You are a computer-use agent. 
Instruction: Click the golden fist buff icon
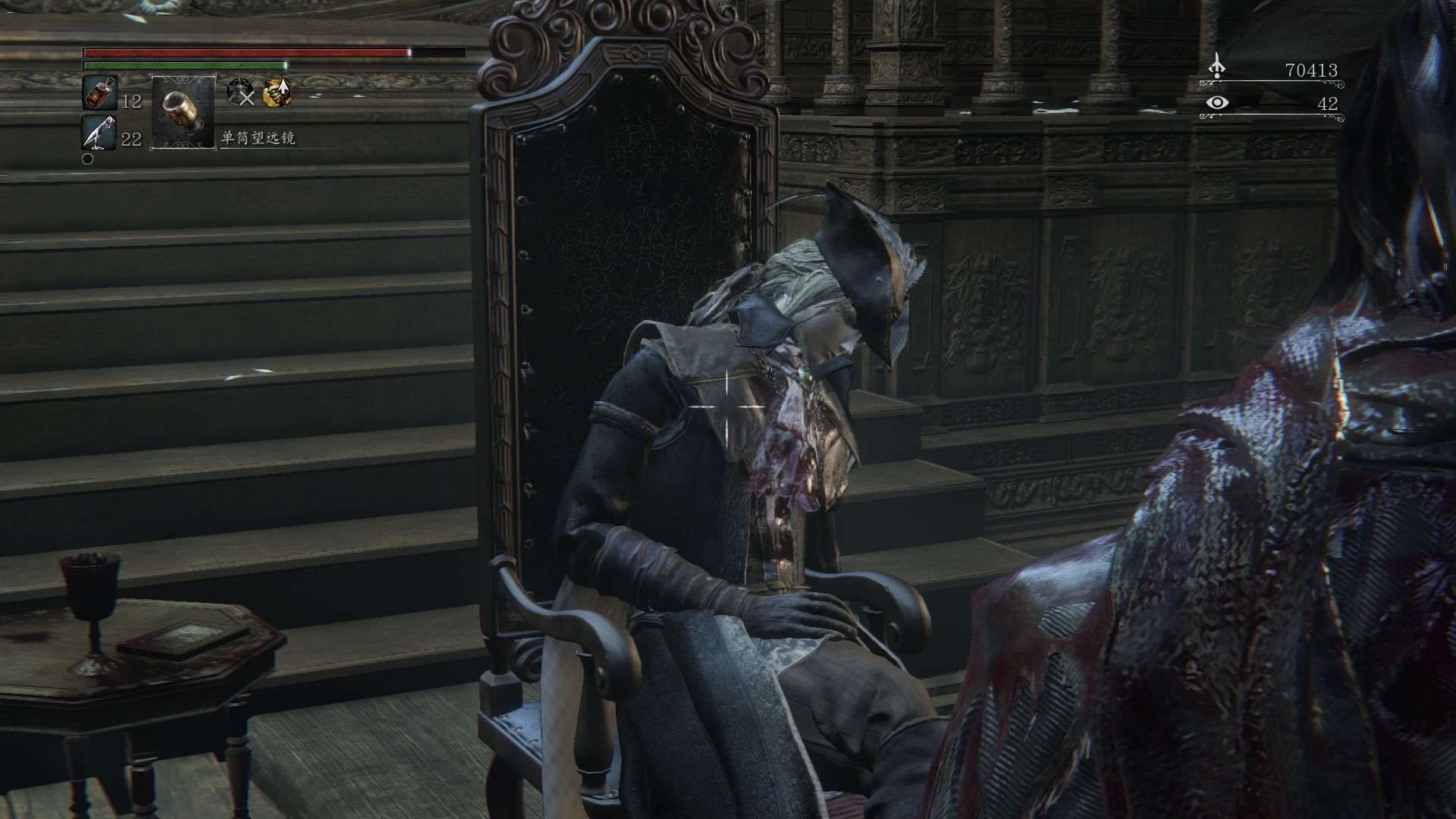(277, 92)
